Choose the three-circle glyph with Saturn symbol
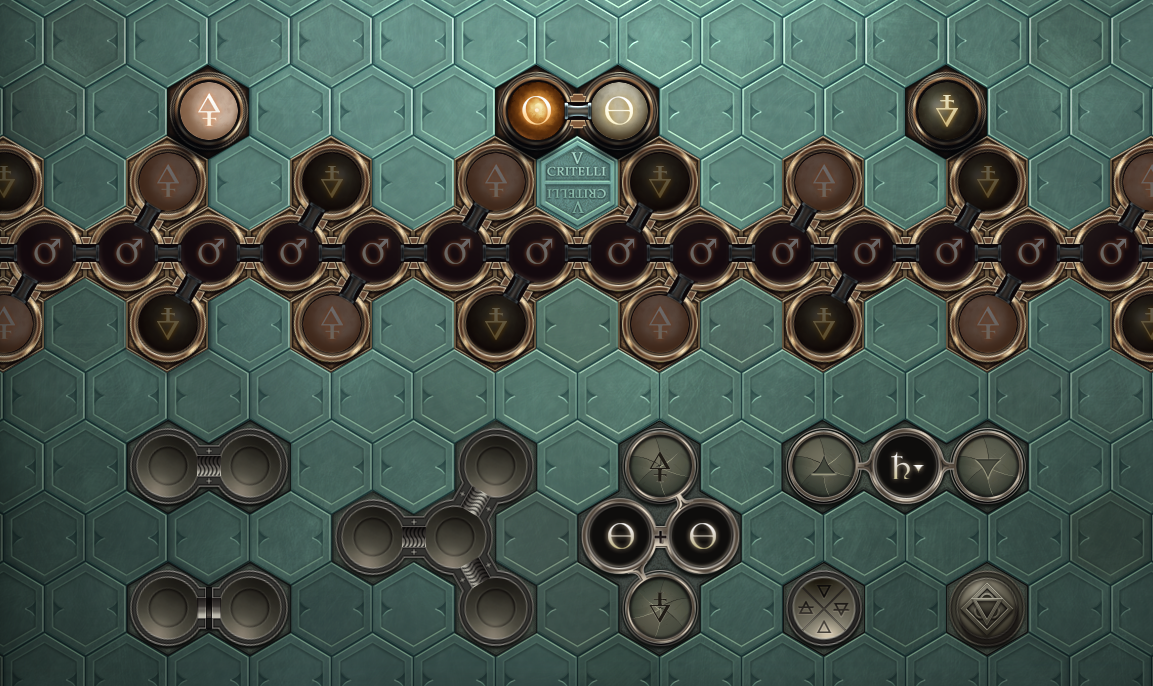 [x=905, y=466]
